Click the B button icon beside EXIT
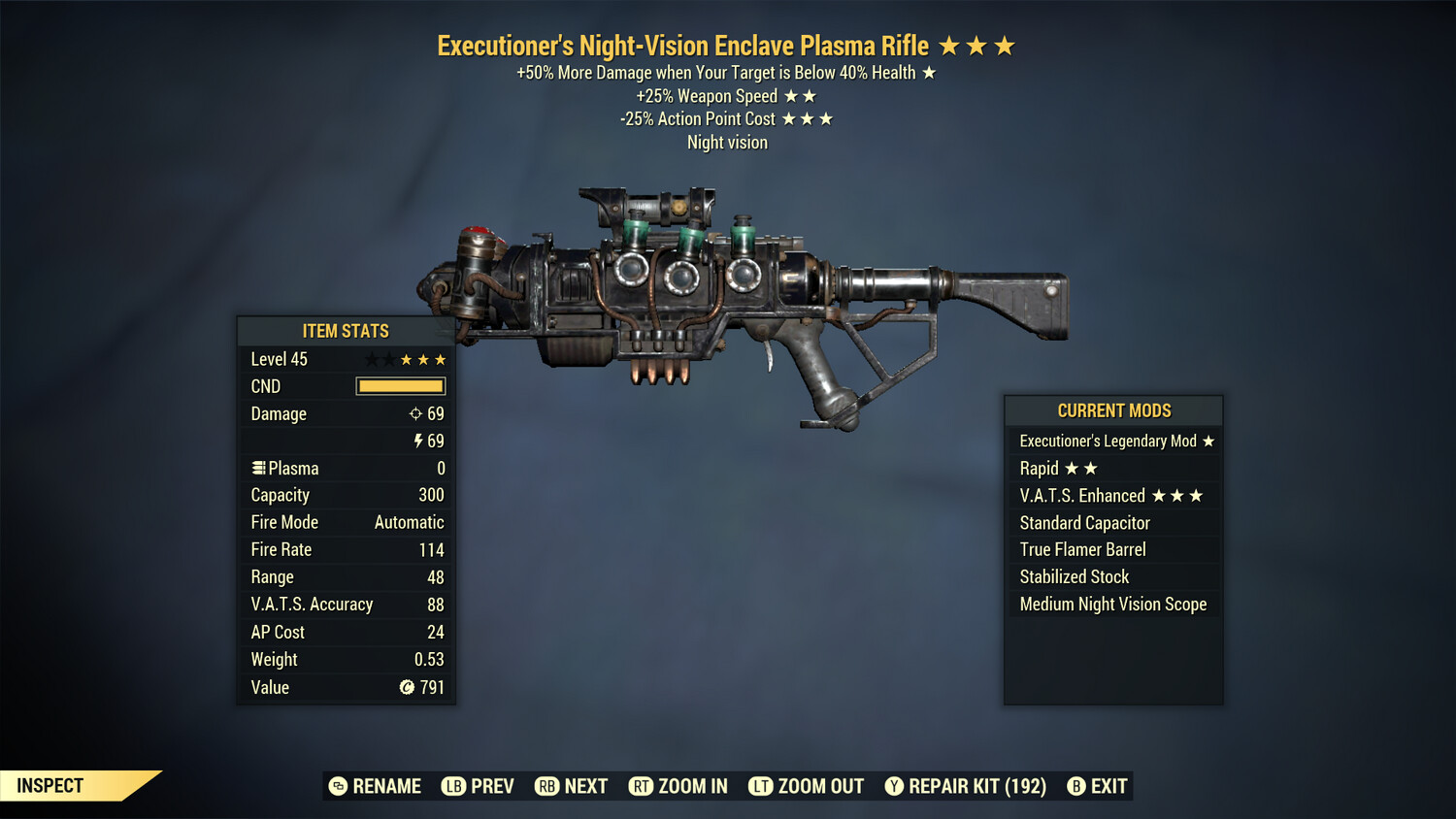1456x819 pixels. [1075, 786]
